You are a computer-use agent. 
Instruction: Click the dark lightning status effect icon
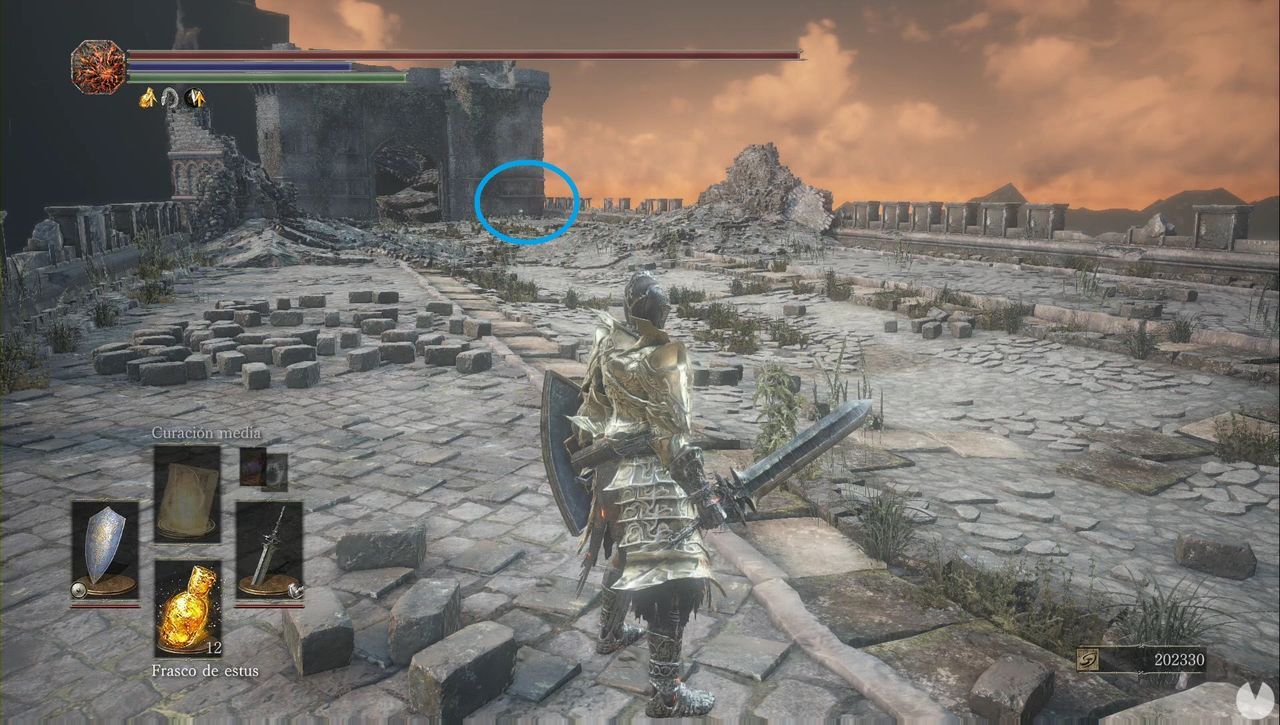click(x=195, y=98)
